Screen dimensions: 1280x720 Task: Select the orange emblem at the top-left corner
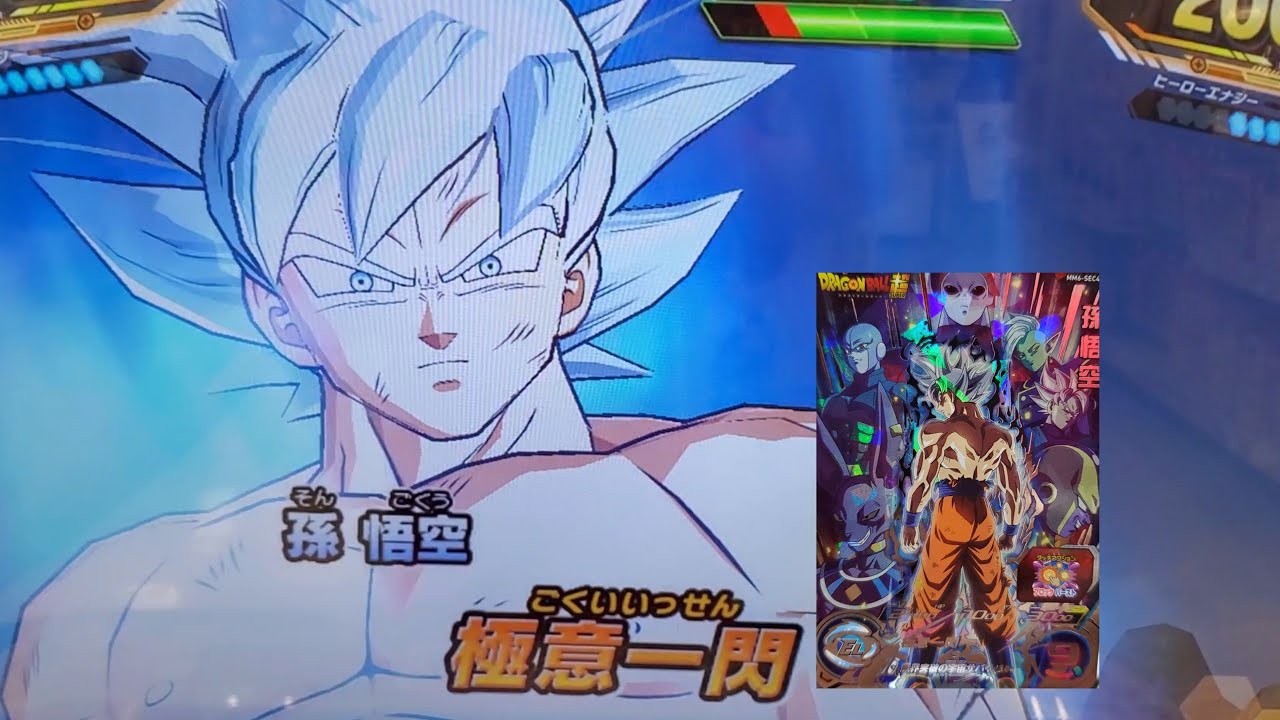coord(85,21)
